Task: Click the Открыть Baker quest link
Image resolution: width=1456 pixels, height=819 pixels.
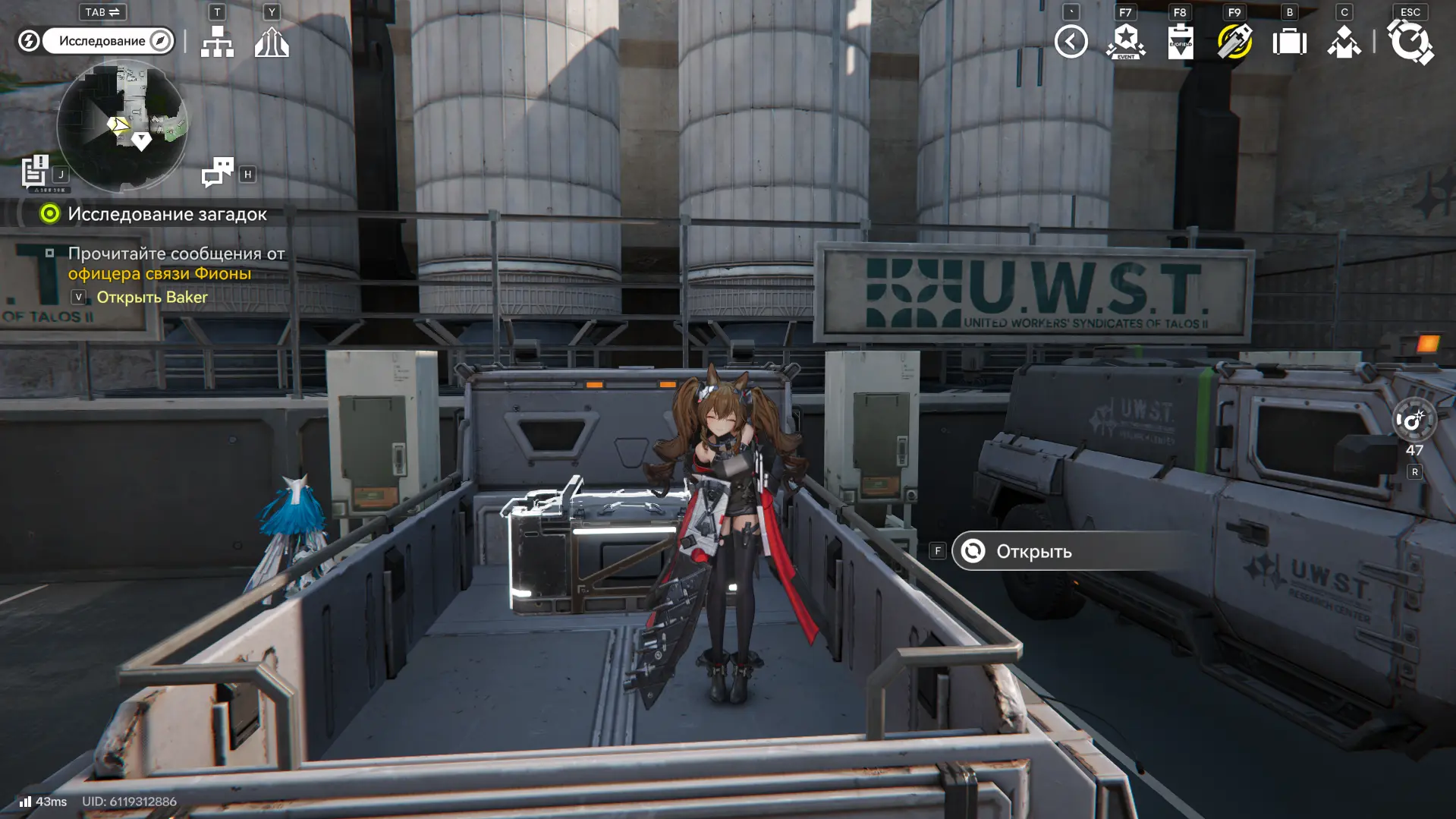Action: pos(152,298)
